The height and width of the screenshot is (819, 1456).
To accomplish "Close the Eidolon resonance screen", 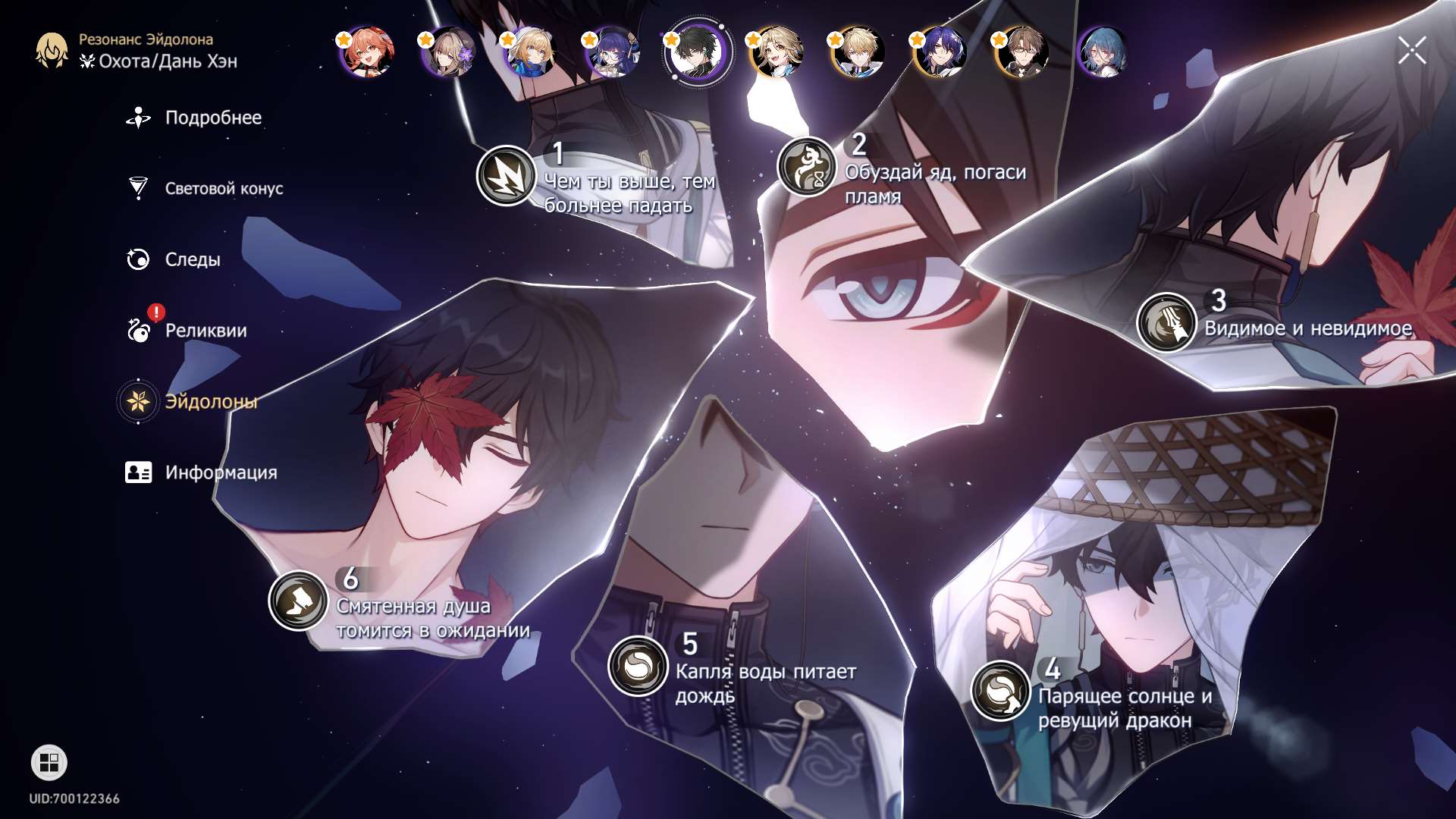I will coord(1412,51).
